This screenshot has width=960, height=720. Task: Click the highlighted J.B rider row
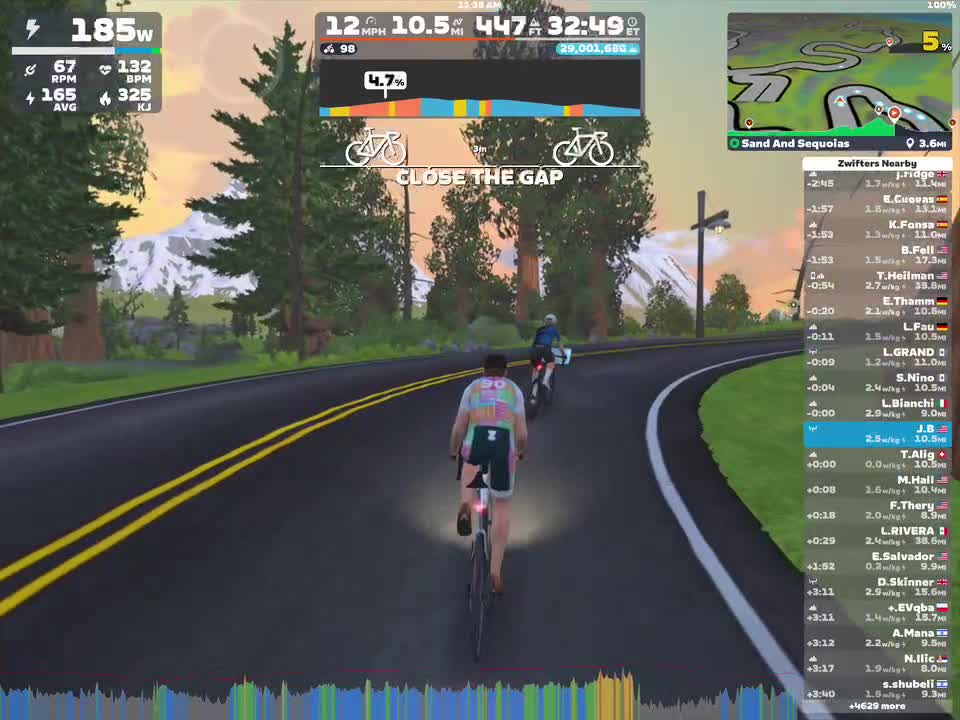[878, 434]
